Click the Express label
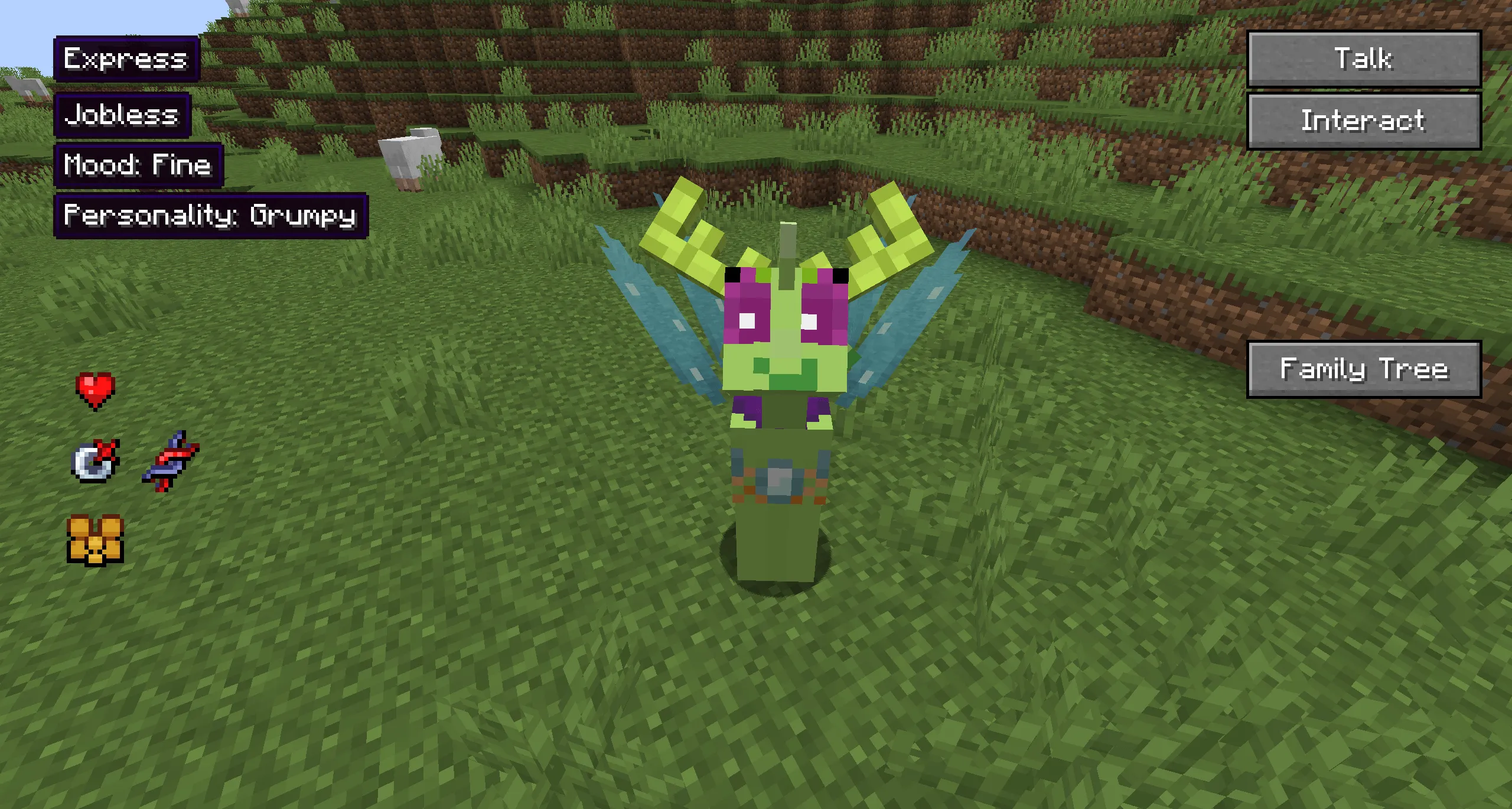 pos(126,59)
